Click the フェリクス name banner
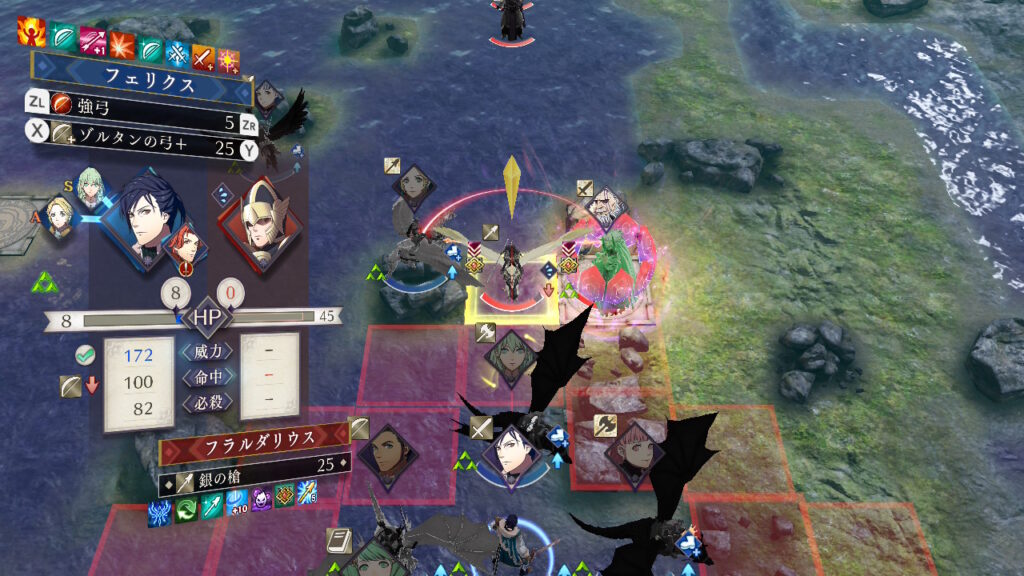Screen dimensions: 1024x576 (x=140, y=86)
